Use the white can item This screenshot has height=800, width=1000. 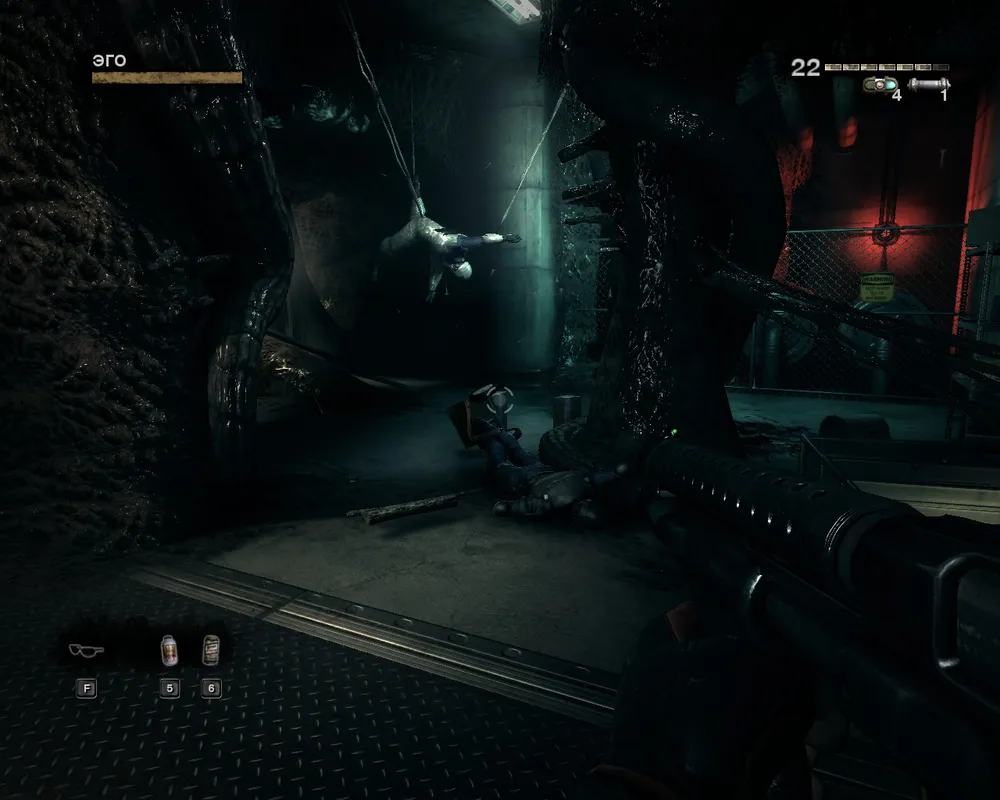coord(169,650)
